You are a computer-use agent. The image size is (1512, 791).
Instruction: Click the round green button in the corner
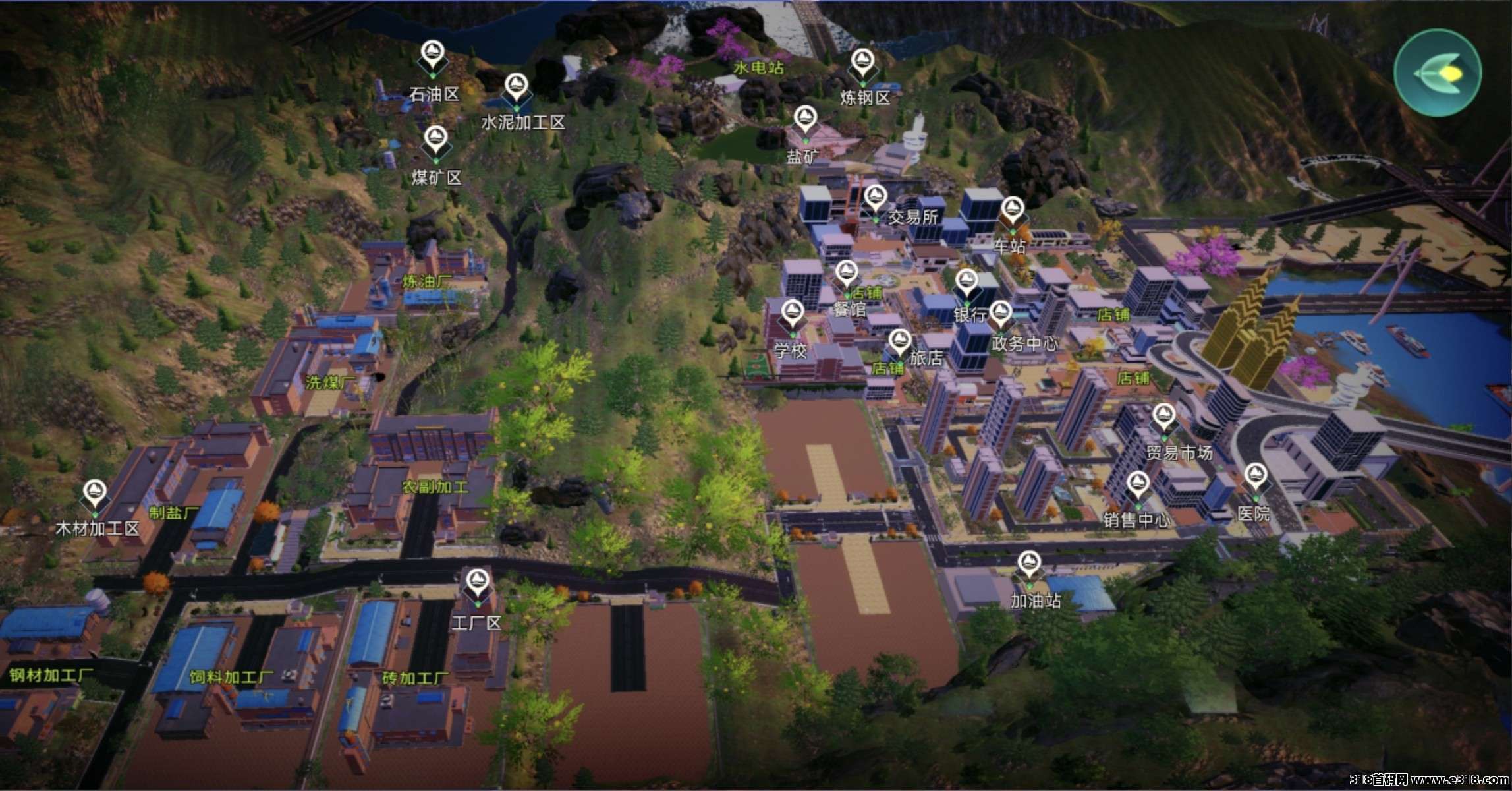pos(1437,73)
